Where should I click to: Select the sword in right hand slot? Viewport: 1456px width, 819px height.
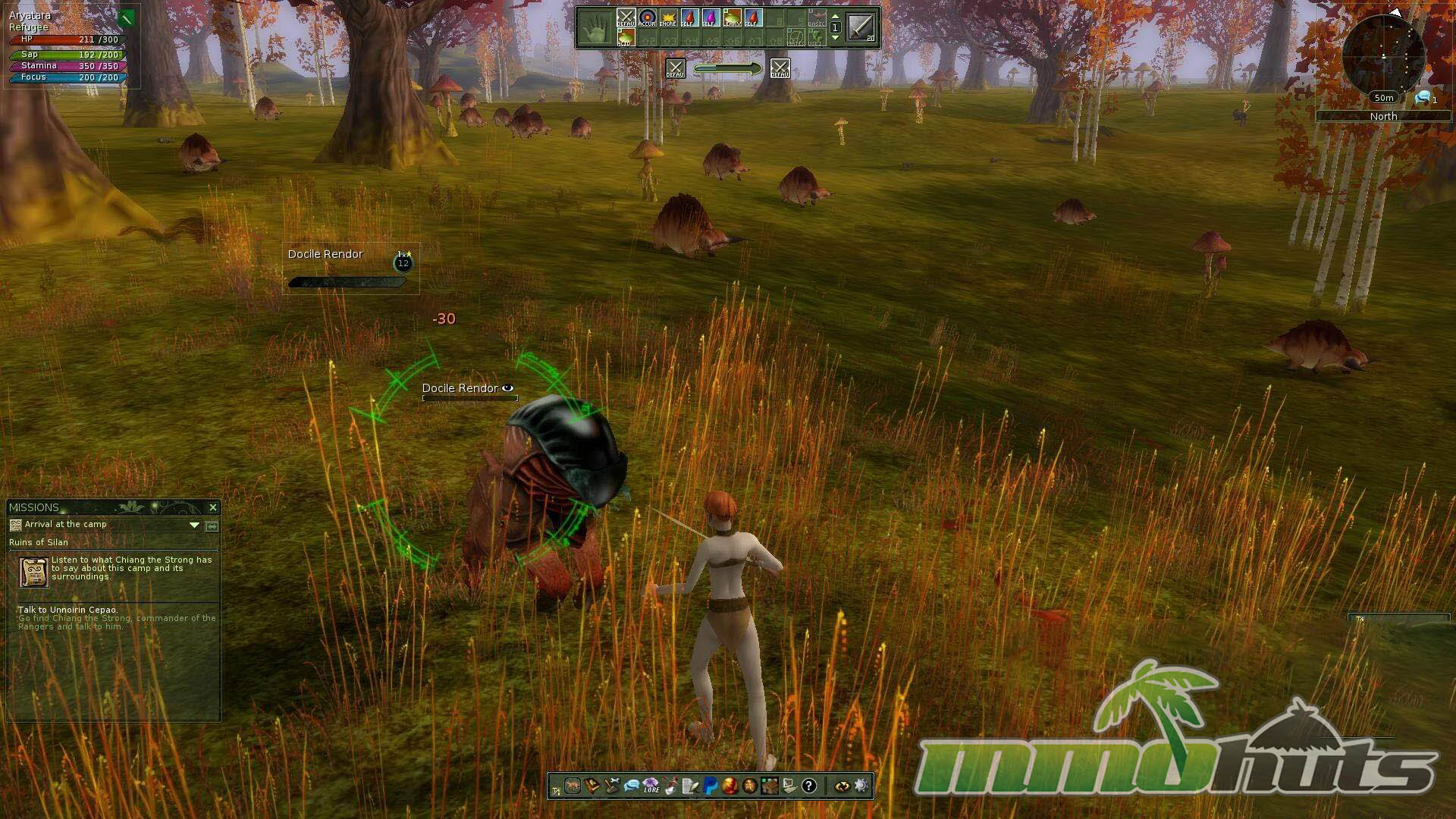pos(861,27)
